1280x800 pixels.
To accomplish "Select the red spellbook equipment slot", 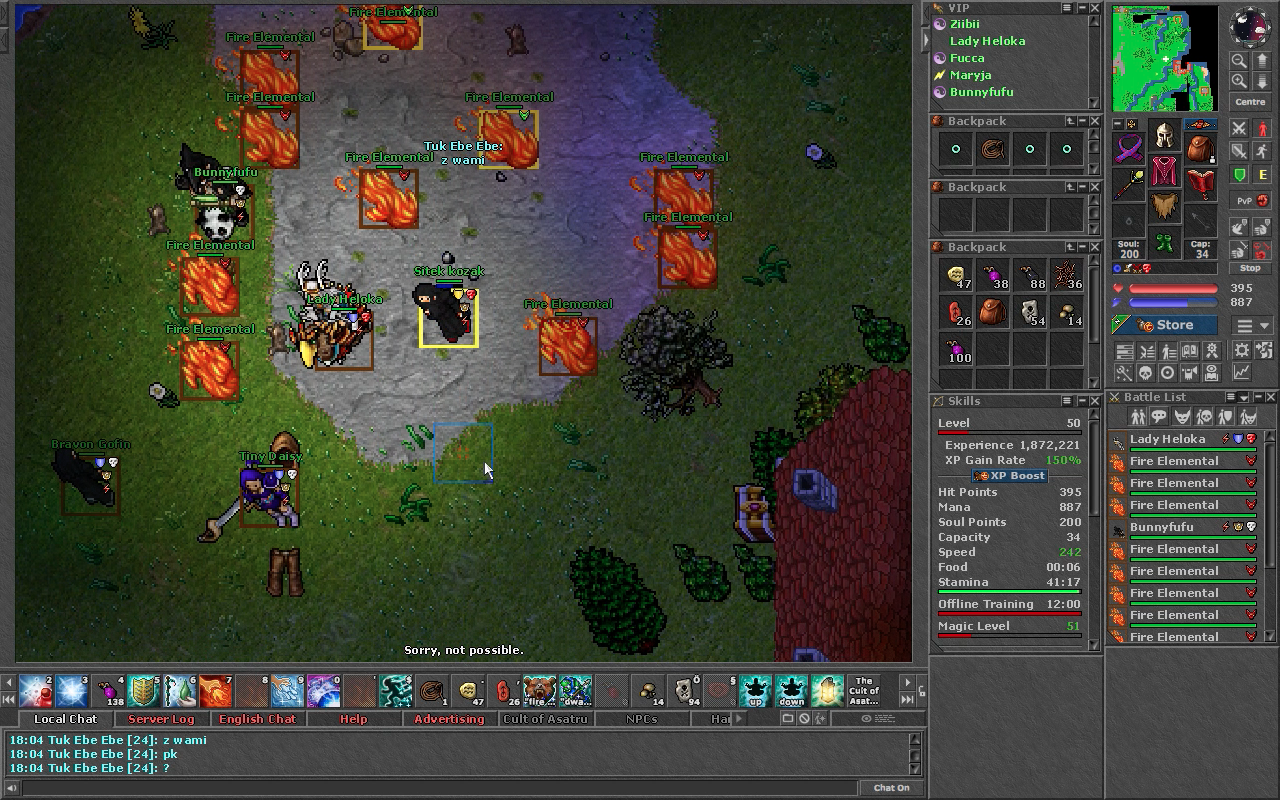I will click(1201, 183).
